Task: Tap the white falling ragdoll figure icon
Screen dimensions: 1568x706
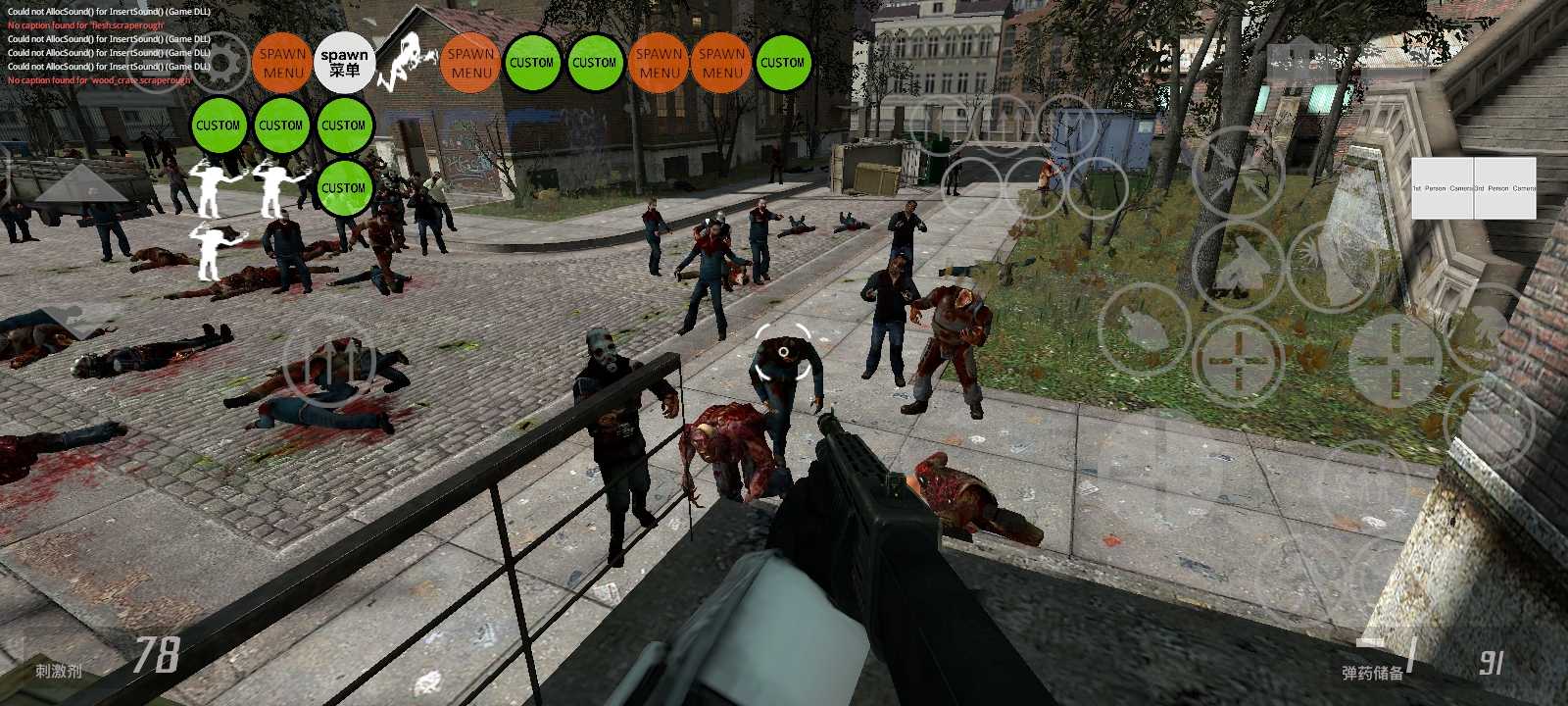Action: point(409,59)
